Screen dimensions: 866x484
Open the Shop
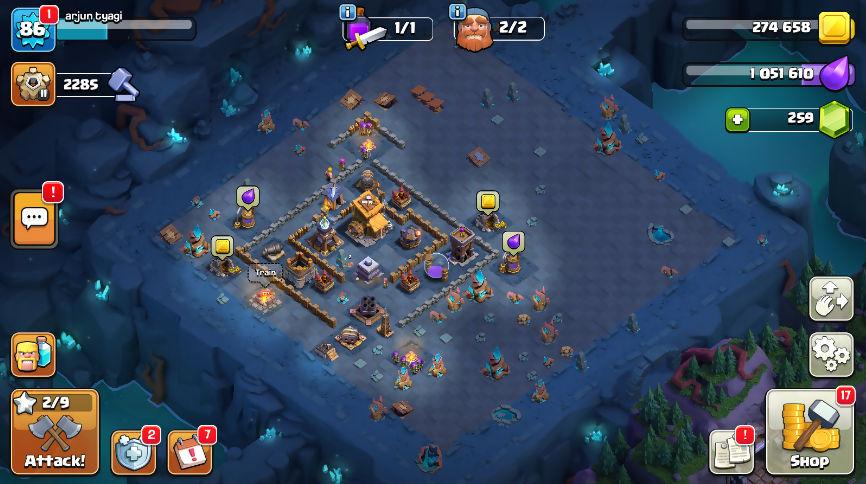pyautogui.click(x=809, y=432)
